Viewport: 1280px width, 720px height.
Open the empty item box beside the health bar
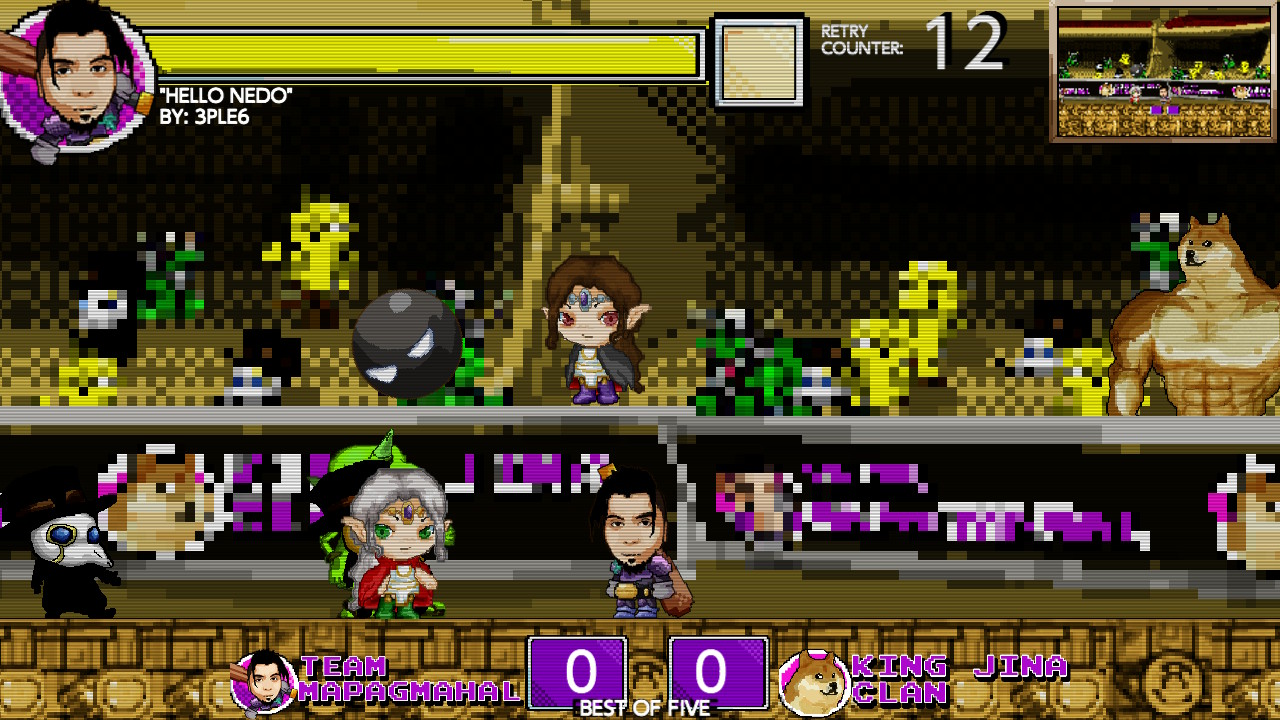[x=757, y=58]
